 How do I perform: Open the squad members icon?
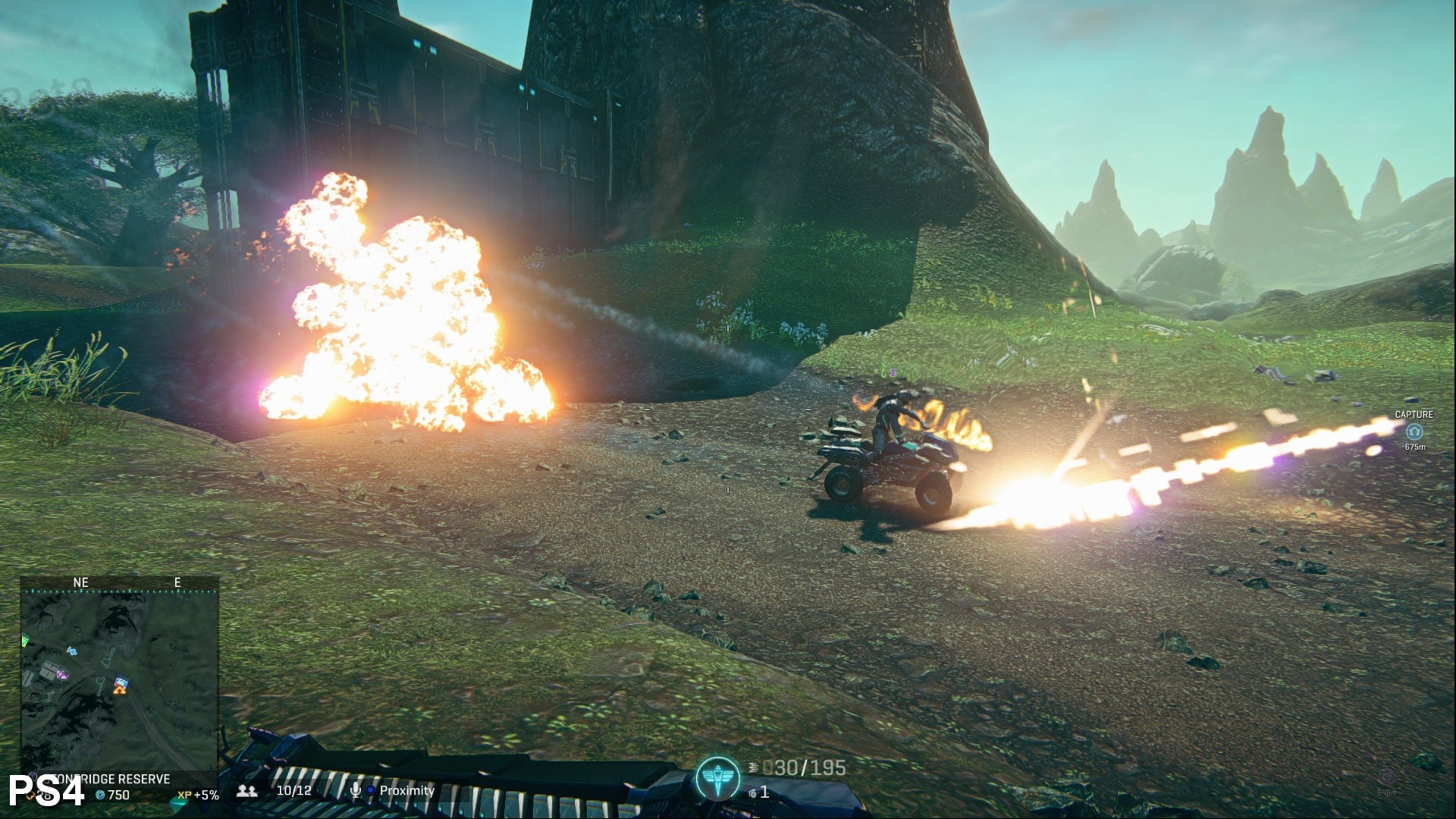tap(247, 791)
